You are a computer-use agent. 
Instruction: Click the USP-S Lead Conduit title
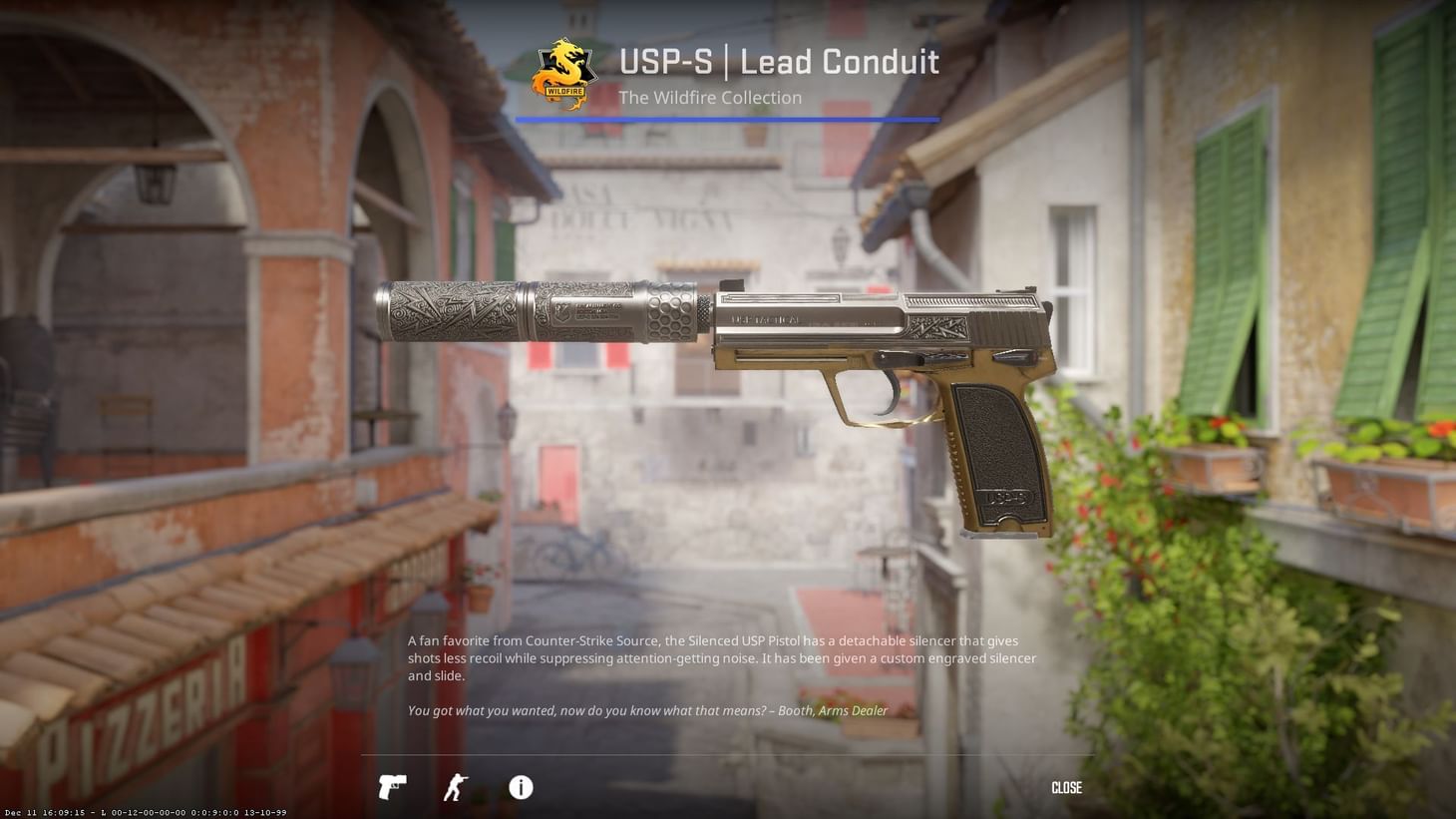779,62
